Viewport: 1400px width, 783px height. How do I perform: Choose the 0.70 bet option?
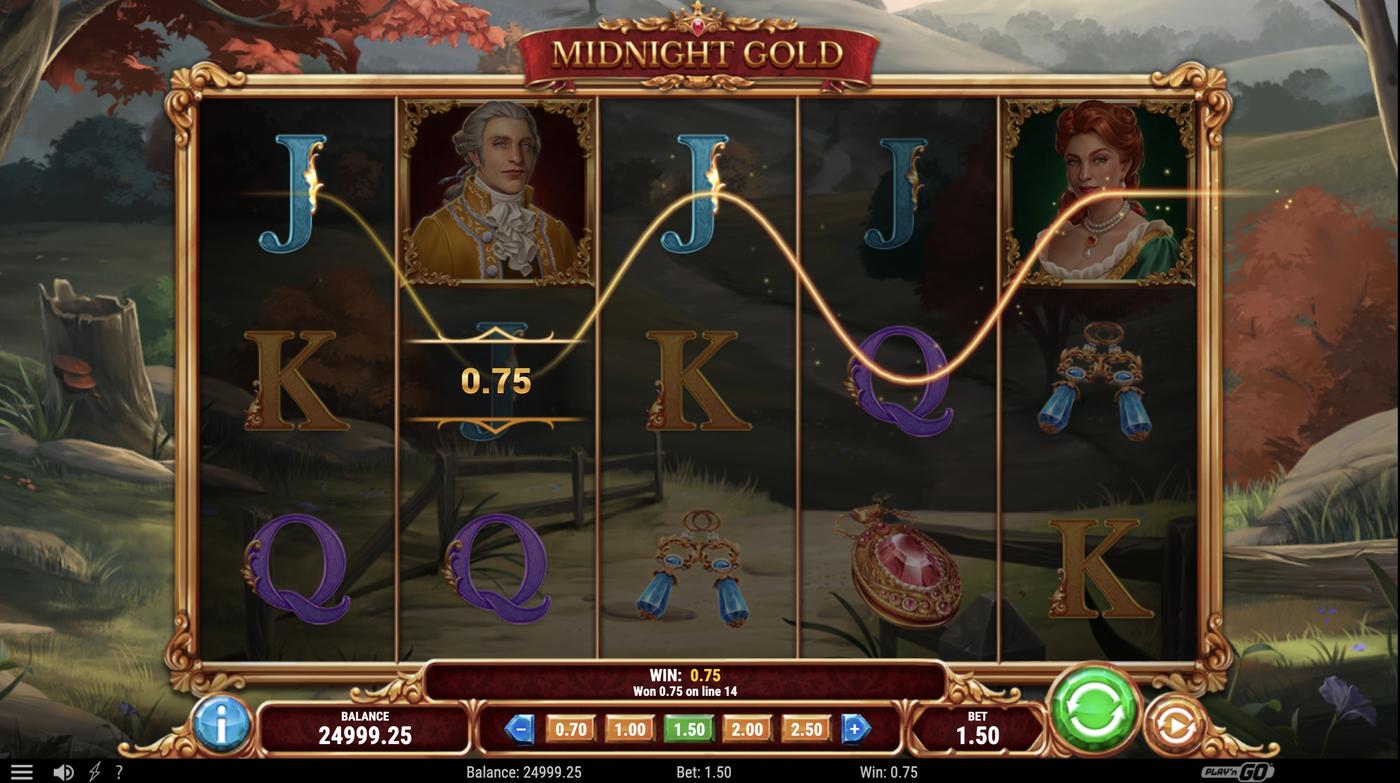569,729
